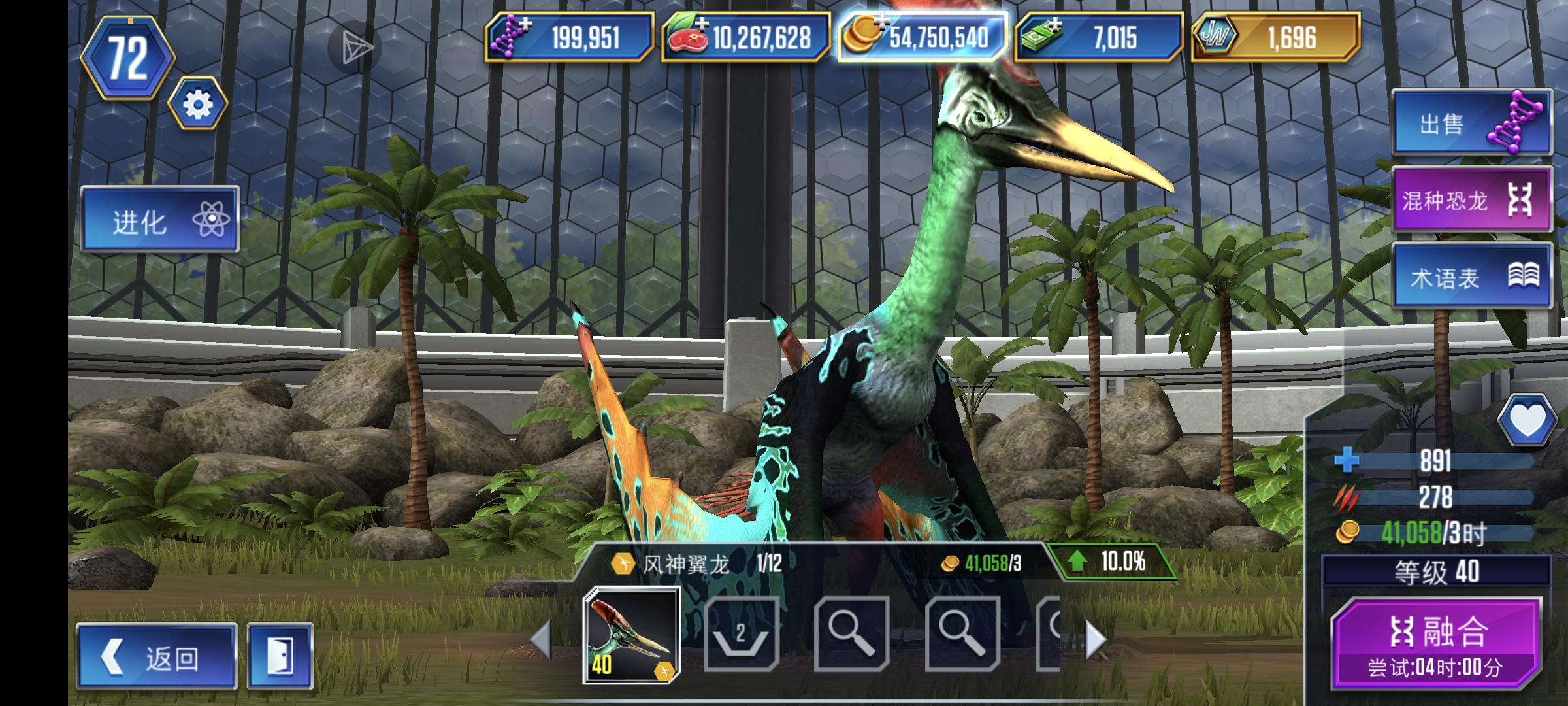Show next creatures with the right arrow
The width and height of the screenshot is (1568, 706).
pos(1095,639)
